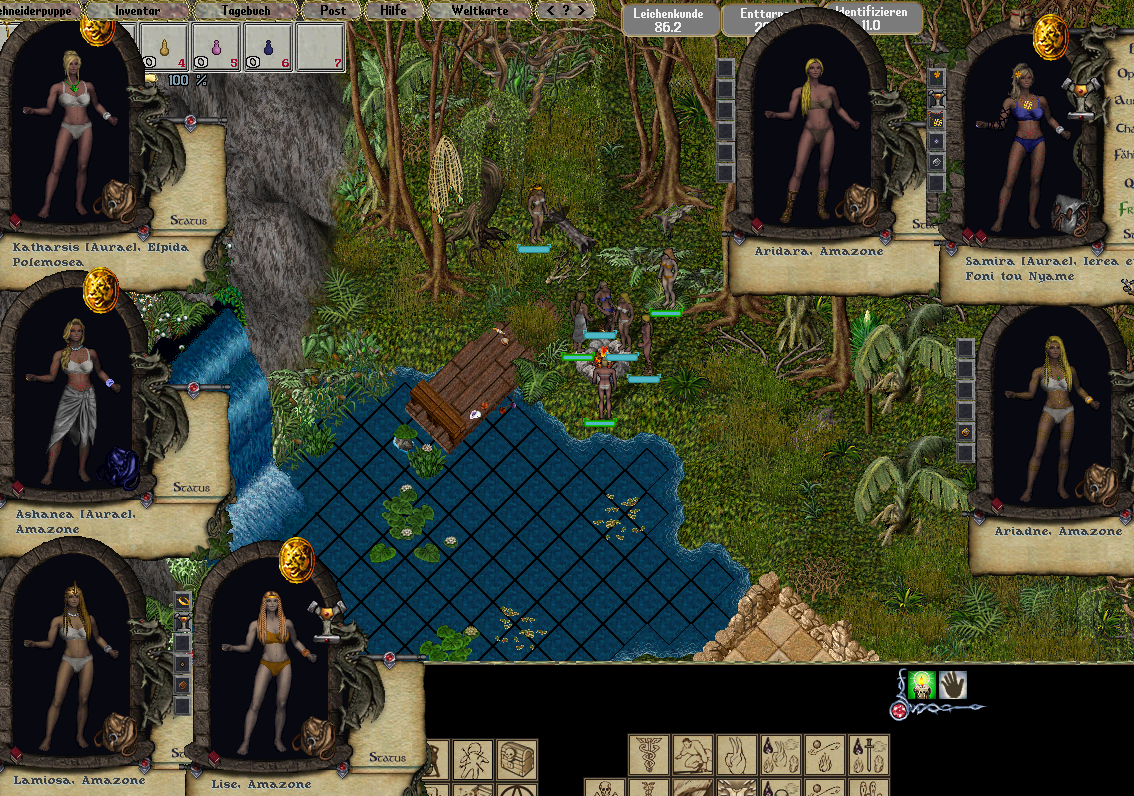
Task: Click the green candle buff icon
Action: (920, 685)
